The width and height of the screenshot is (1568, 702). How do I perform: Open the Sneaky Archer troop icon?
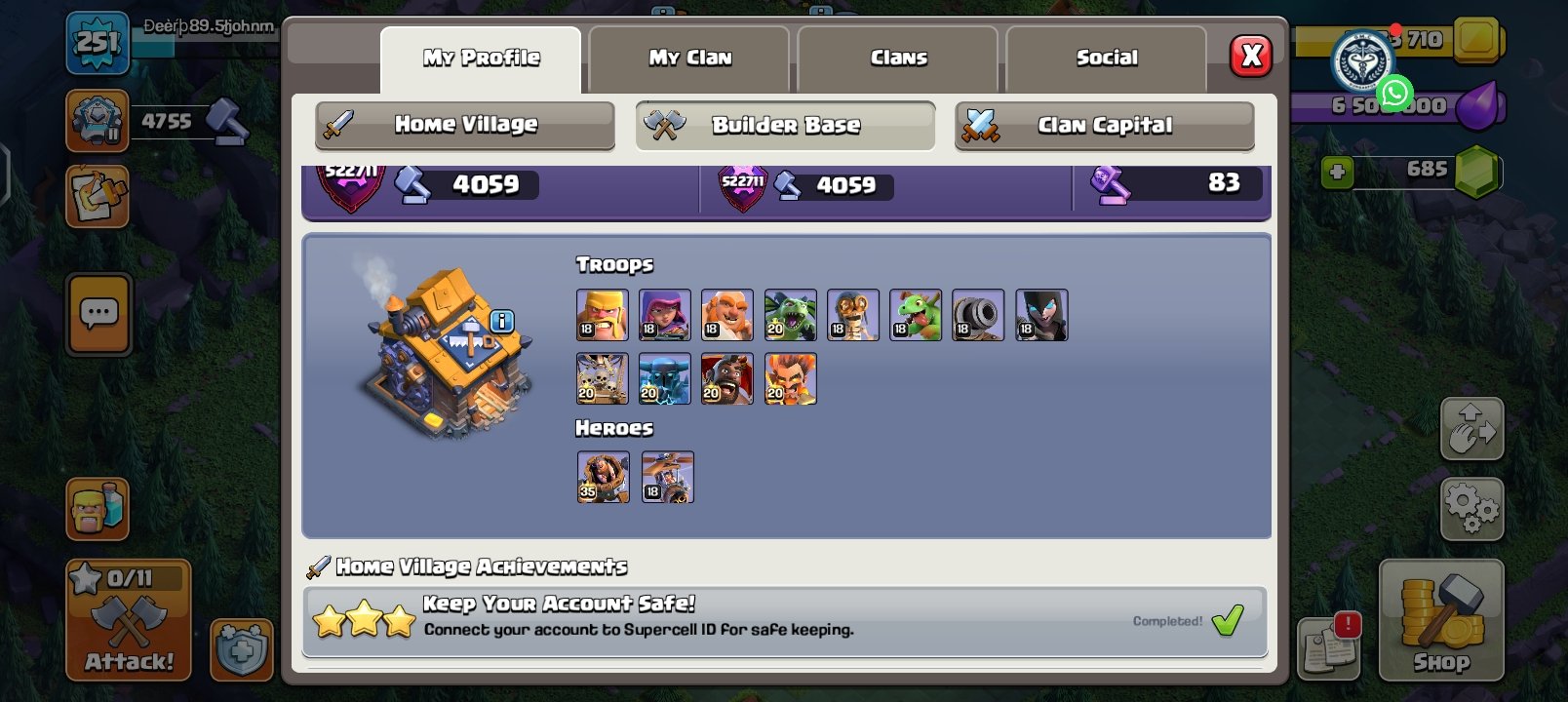665,314
